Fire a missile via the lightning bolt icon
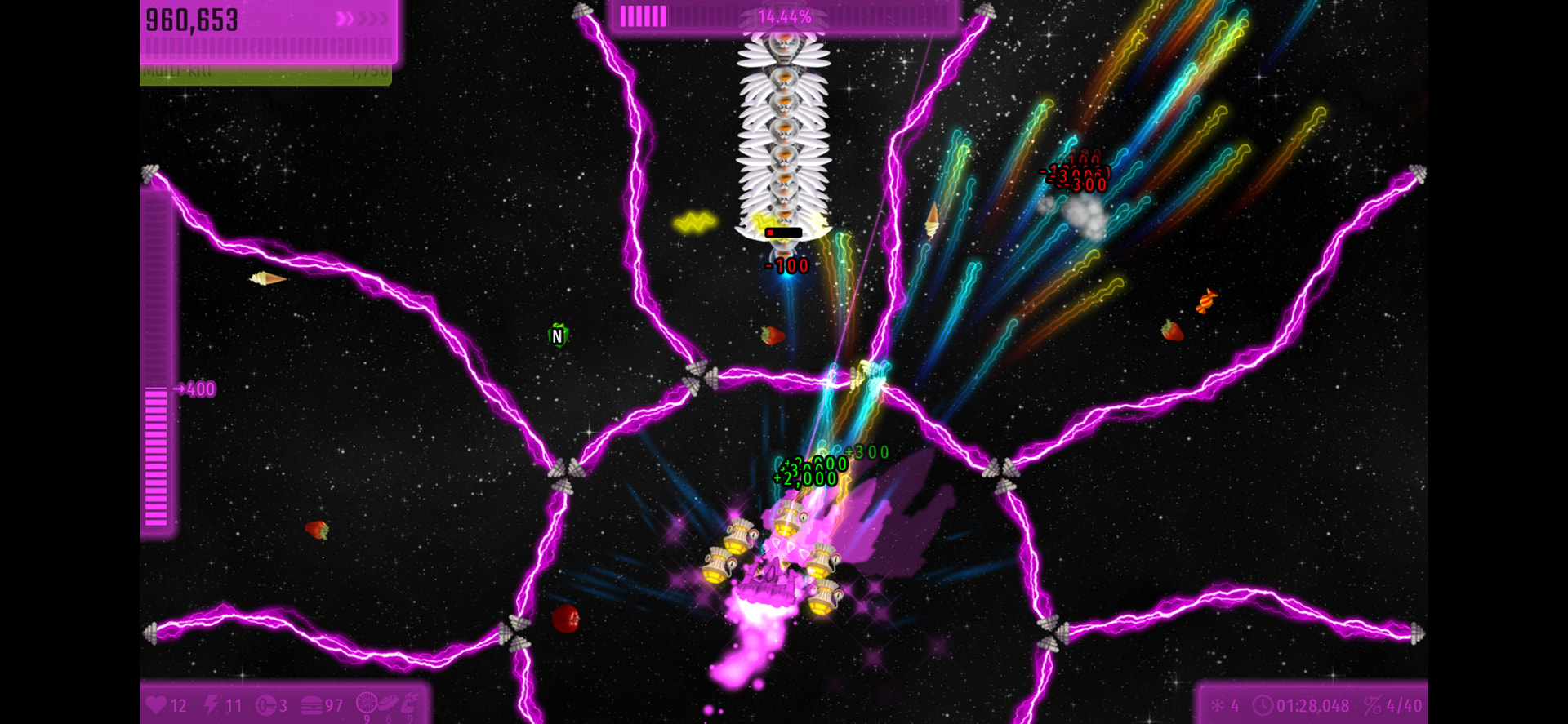The height and width of the screenshot is (724, 1568). click(212, 704)
